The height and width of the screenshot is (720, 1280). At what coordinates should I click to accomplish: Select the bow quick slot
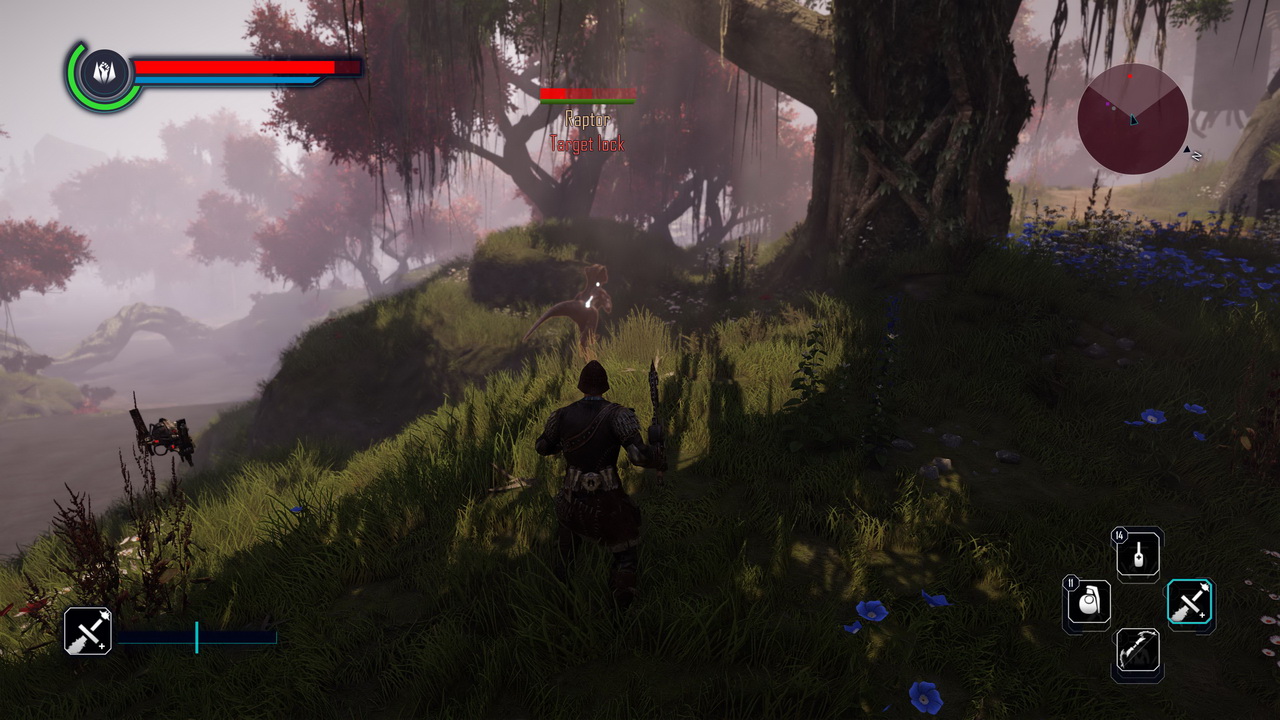[x=1138, y=652]
